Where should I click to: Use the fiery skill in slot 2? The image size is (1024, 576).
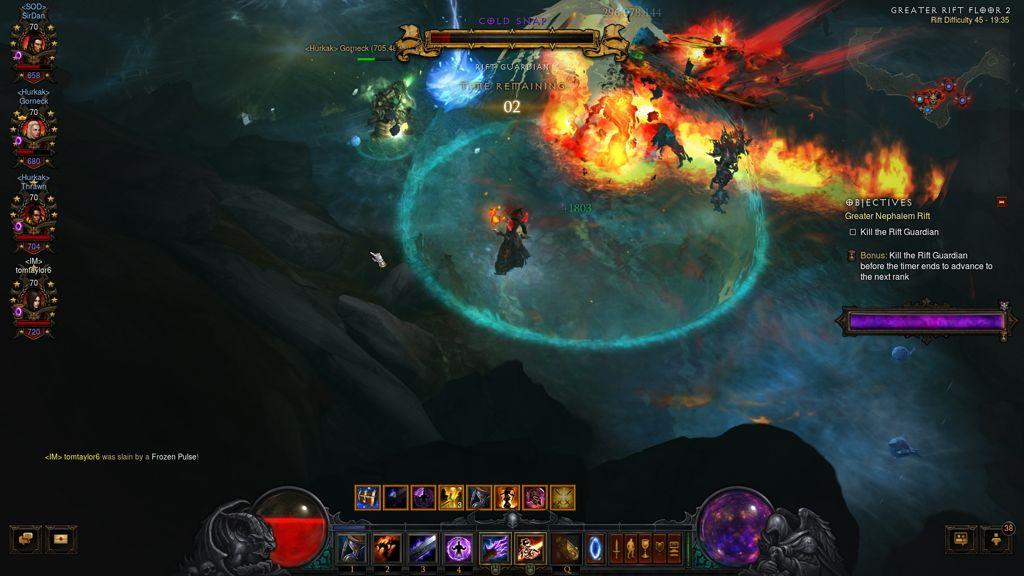click(x=387, y=547)
